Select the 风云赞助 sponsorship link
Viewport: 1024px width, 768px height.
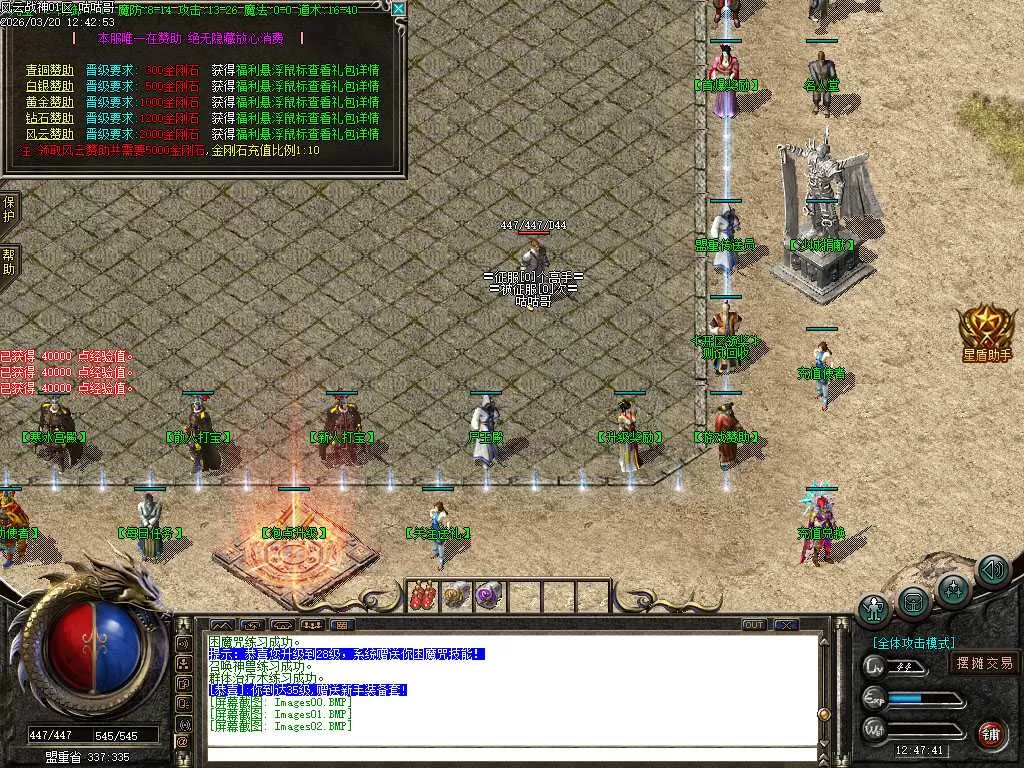[x=49, y=134]
